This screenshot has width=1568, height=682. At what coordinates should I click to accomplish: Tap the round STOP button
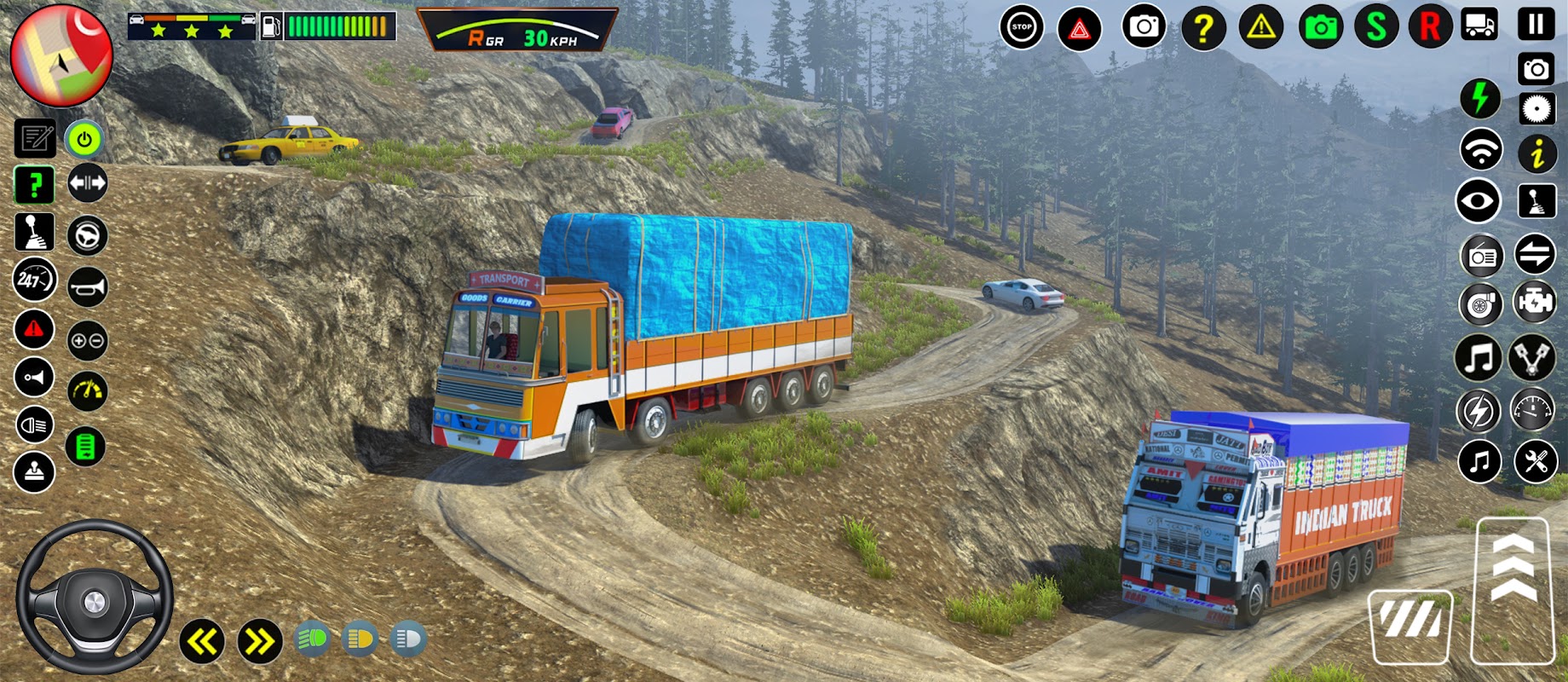pyautogui.click(x=1021, y=27)
